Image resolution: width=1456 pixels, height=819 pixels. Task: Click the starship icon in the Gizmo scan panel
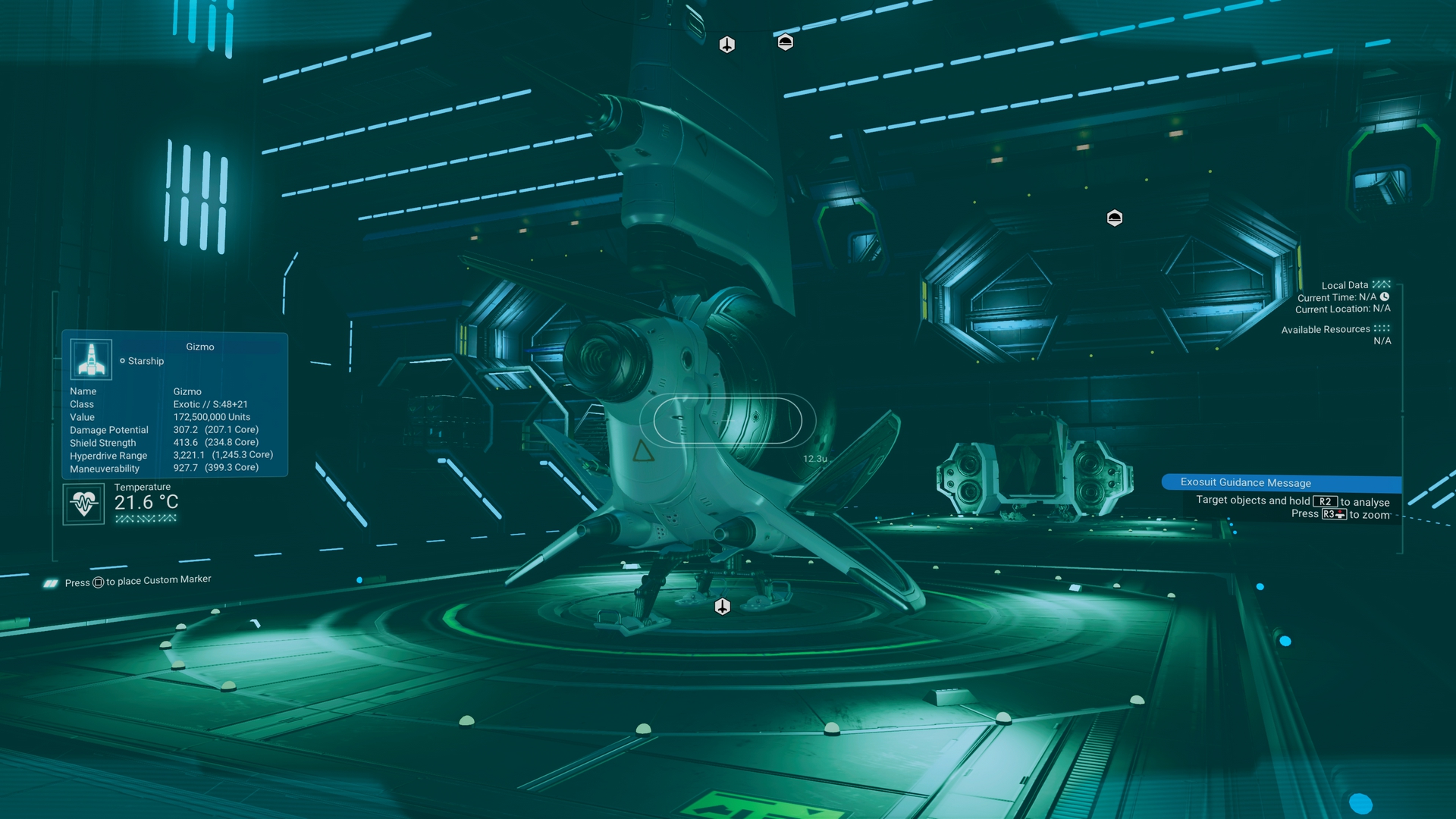[91, 359]
